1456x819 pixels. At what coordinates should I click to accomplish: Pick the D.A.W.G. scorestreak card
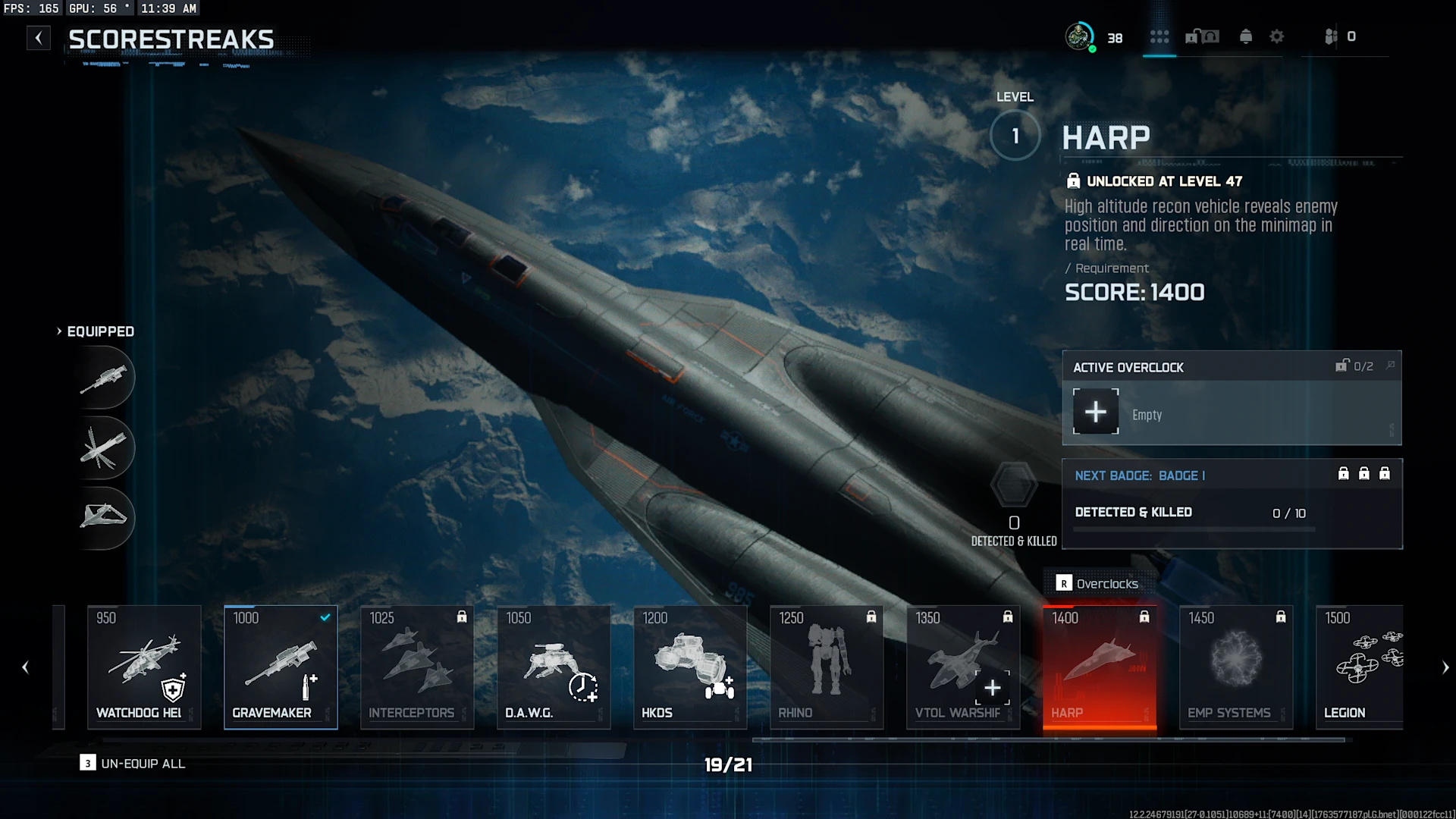coord(554,667)
